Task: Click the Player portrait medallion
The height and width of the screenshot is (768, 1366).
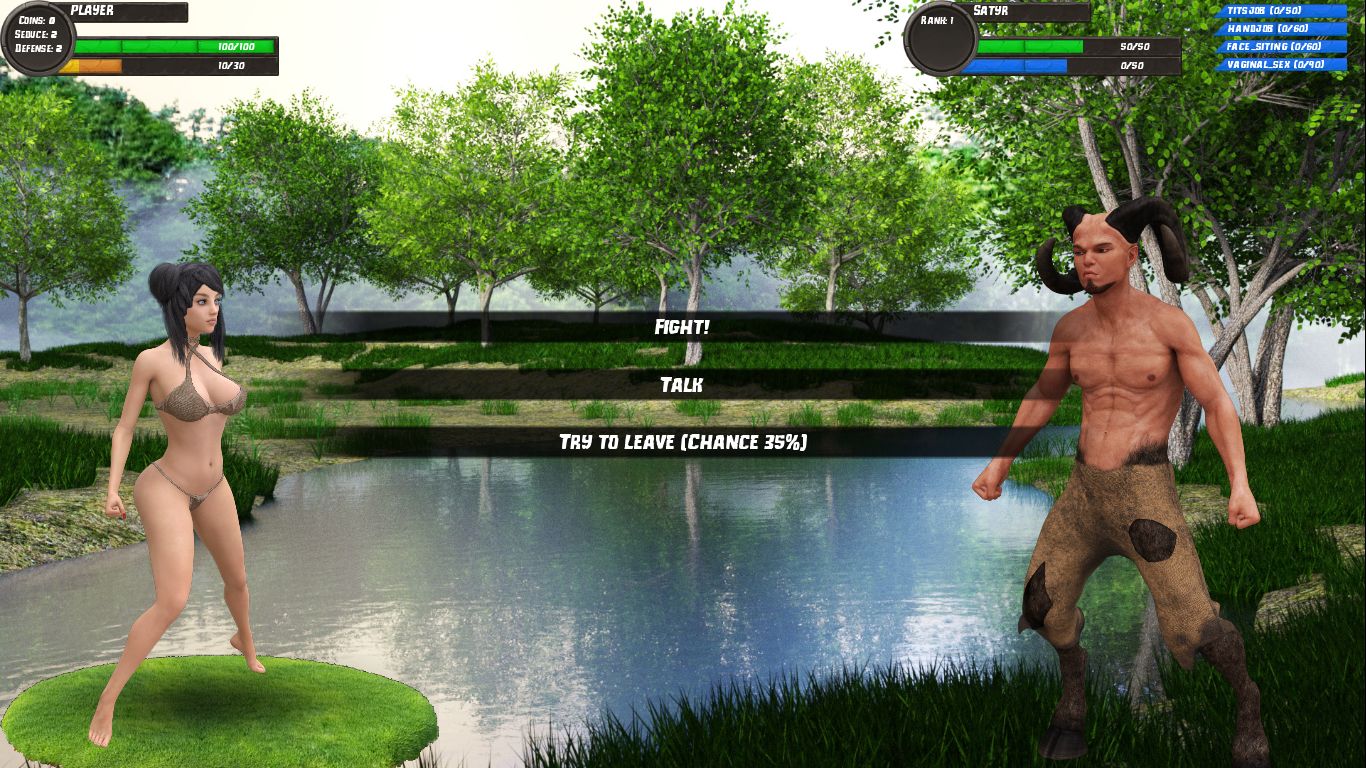Action: coord(38,38)
